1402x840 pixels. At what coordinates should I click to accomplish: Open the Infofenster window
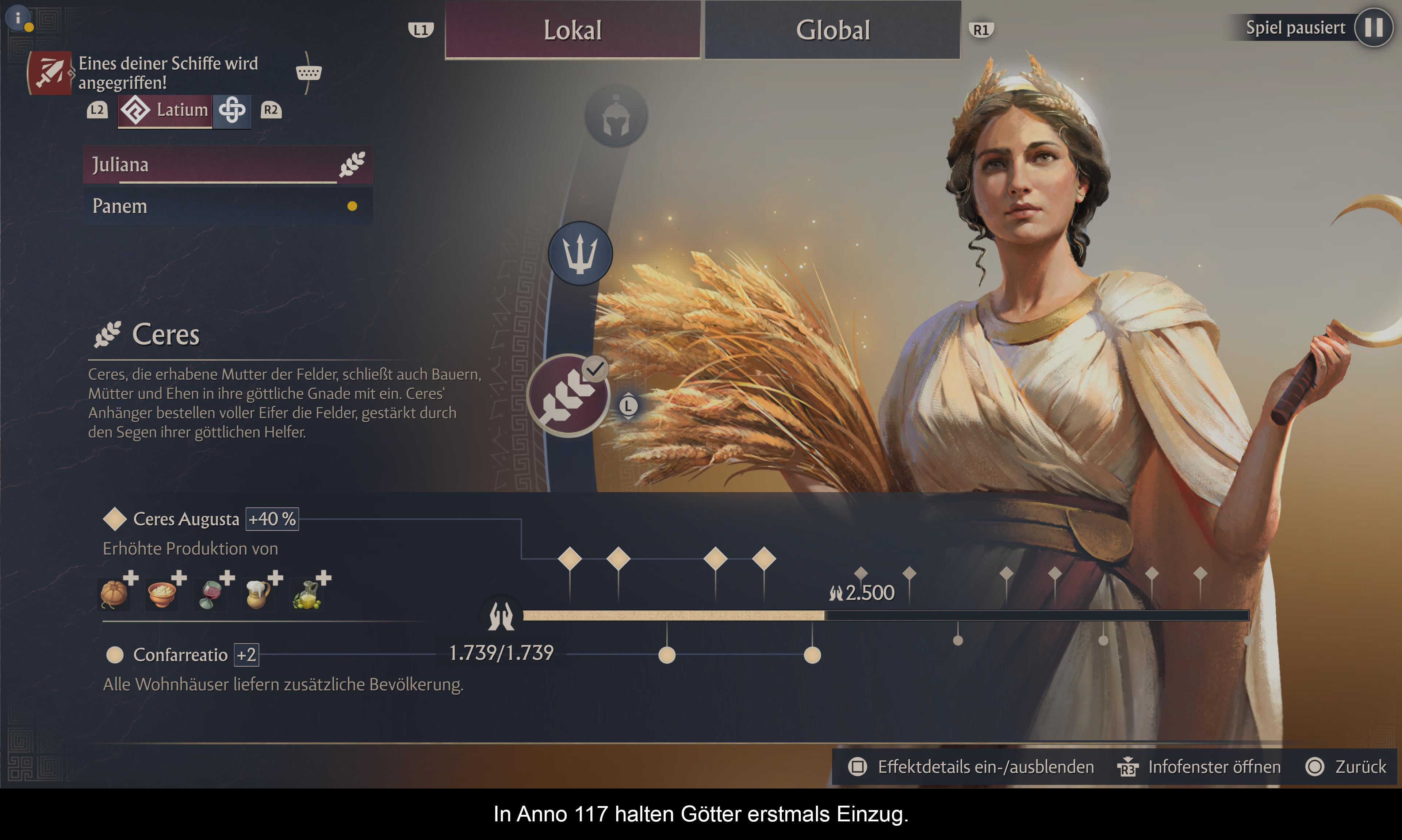1199,767
